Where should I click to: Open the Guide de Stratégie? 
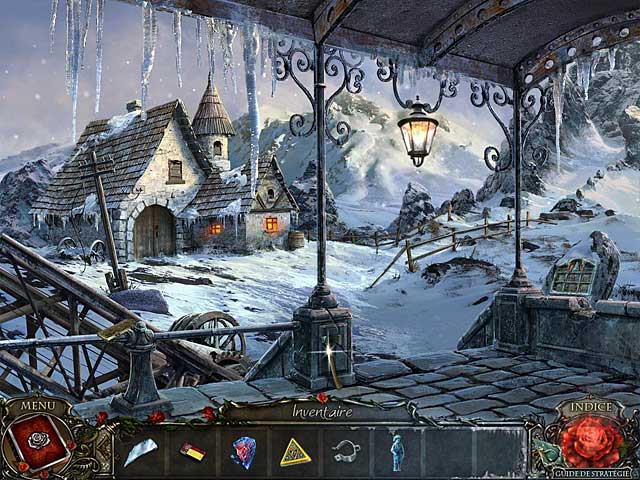tap(596, 472)
